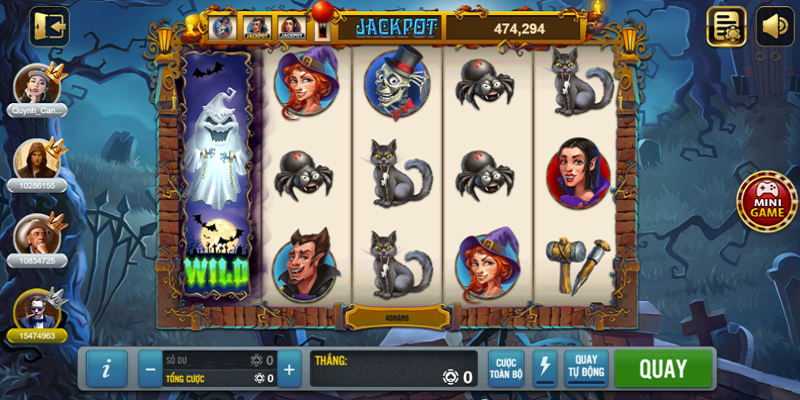Select player avatar labeled 10834726

(37, 234)
